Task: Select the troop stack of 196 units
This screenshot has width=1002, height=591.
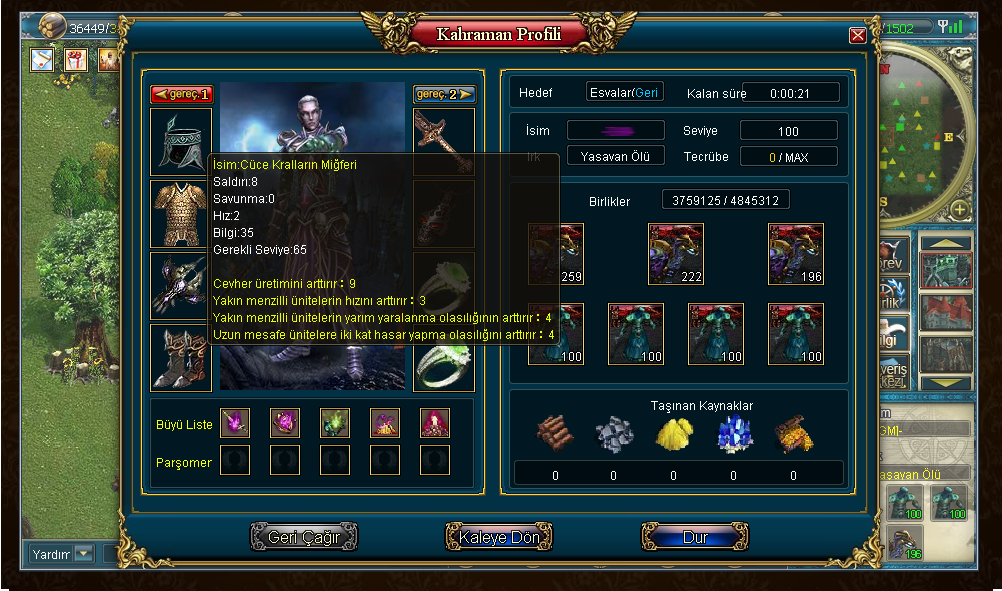Action: coord(796,254)
